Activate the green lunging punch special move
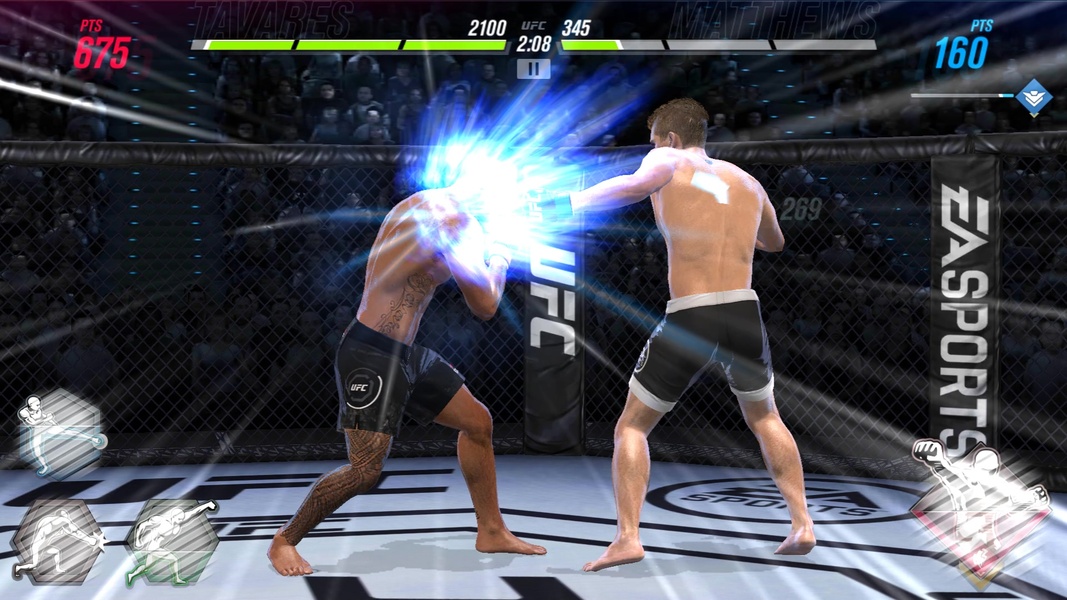The image size is (1067, 600). [x=172, y=541]
